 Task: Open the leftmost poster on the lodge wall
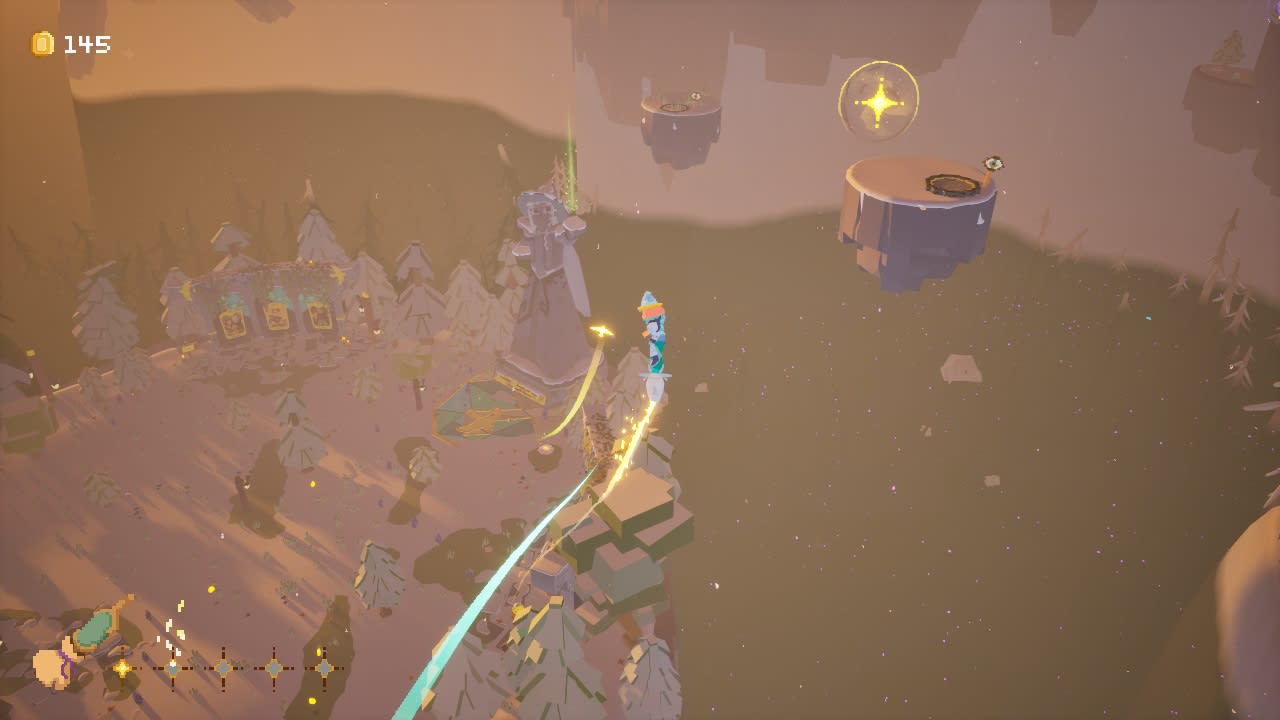(233, 320)
